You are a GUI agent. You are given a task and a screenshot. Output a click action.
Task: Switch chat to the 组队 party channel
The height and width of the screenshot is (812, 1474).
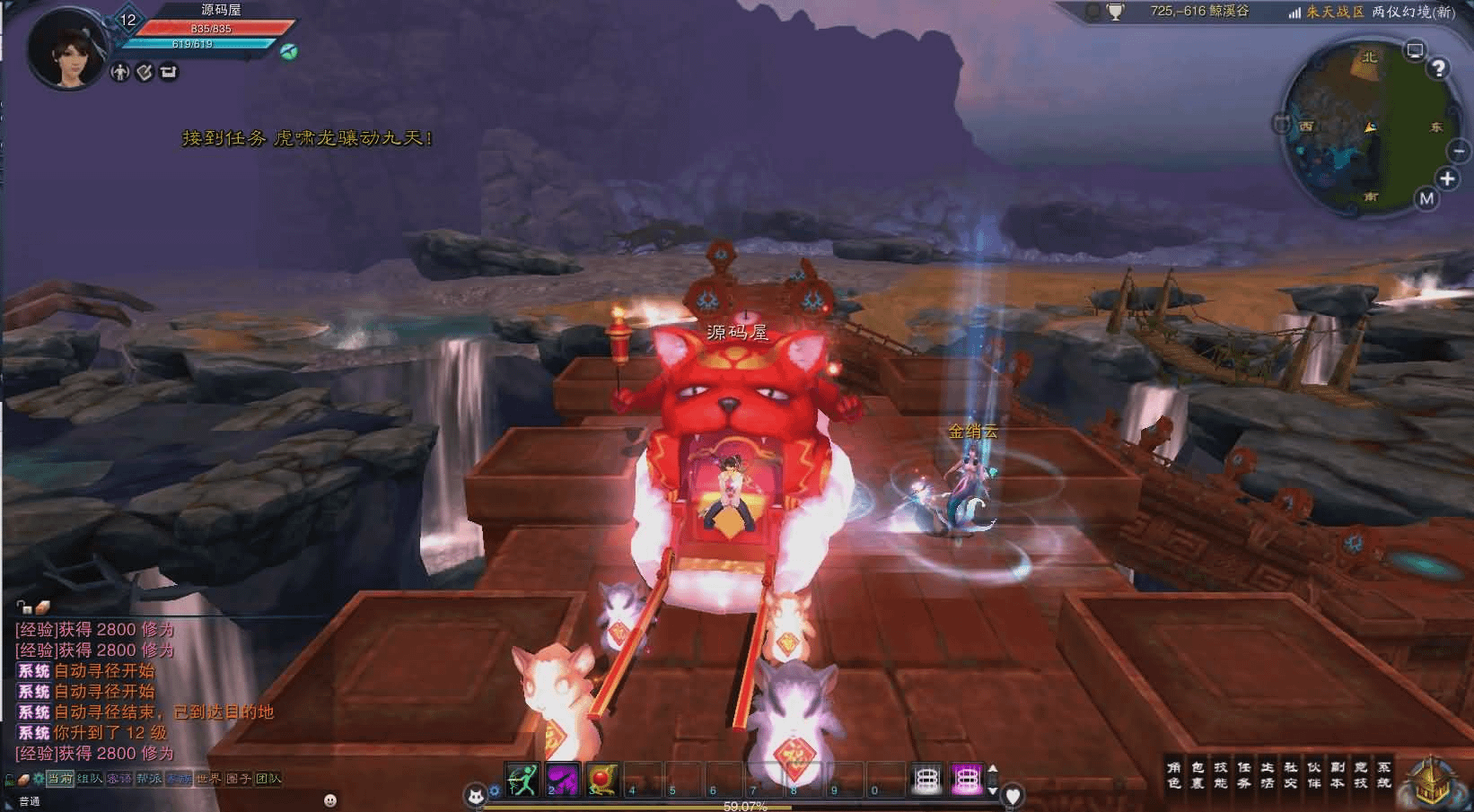(x=90, y=779)
